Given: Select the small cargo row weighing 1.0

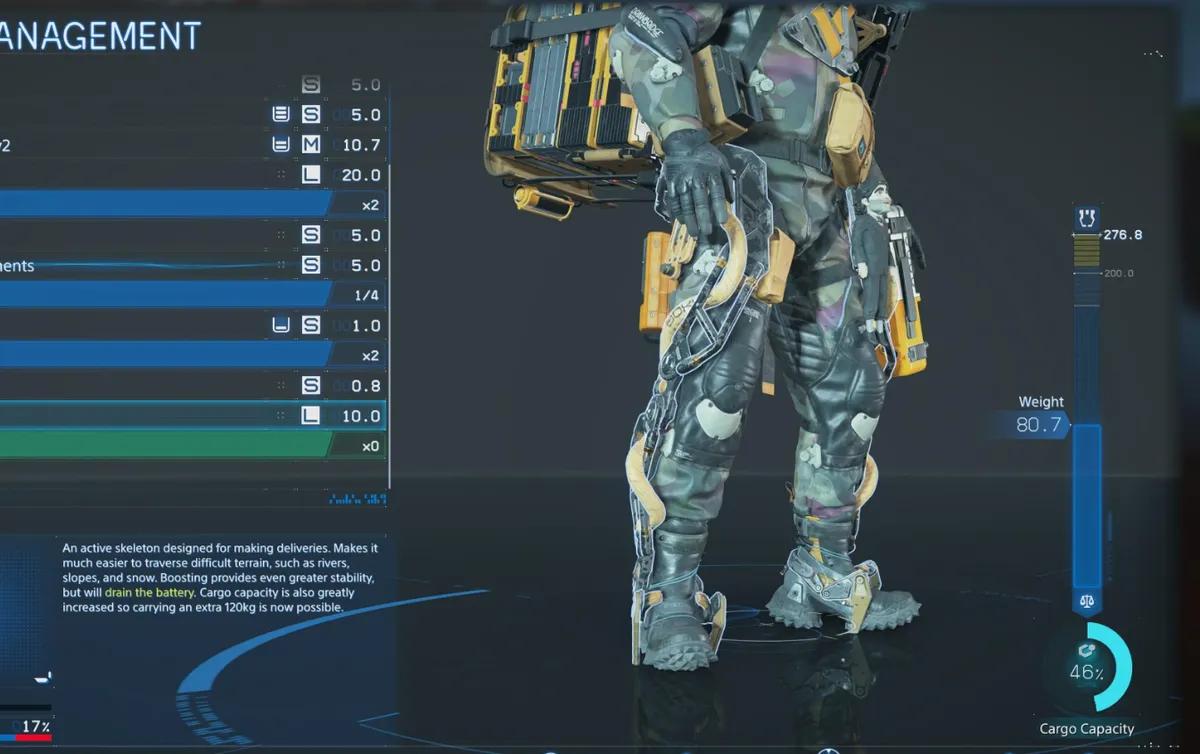Looking at the screenshot, I should [190, 325].
